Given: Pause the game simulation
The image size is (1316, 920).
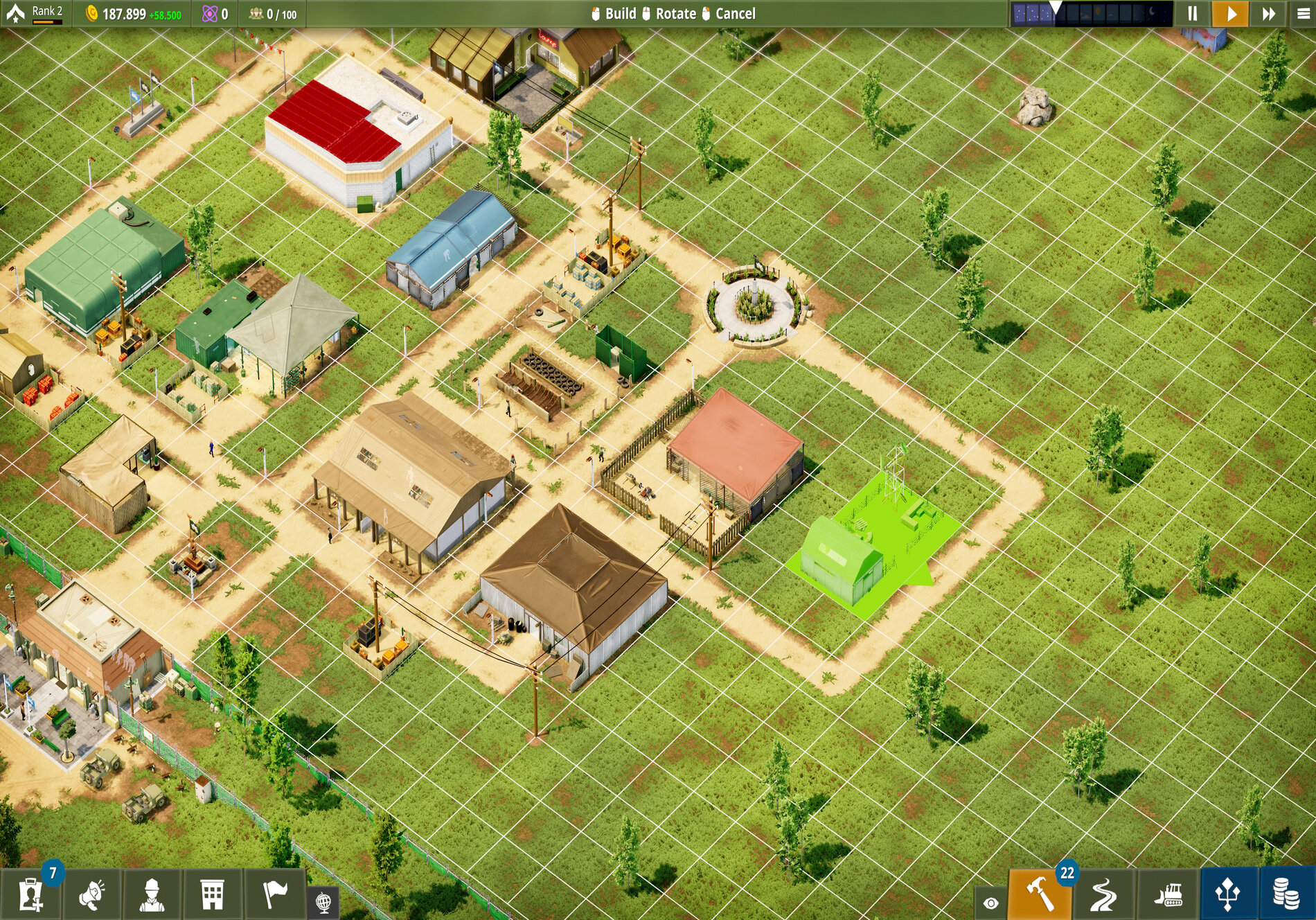Looking at the screenshot, I should [x=1193, y=14].
